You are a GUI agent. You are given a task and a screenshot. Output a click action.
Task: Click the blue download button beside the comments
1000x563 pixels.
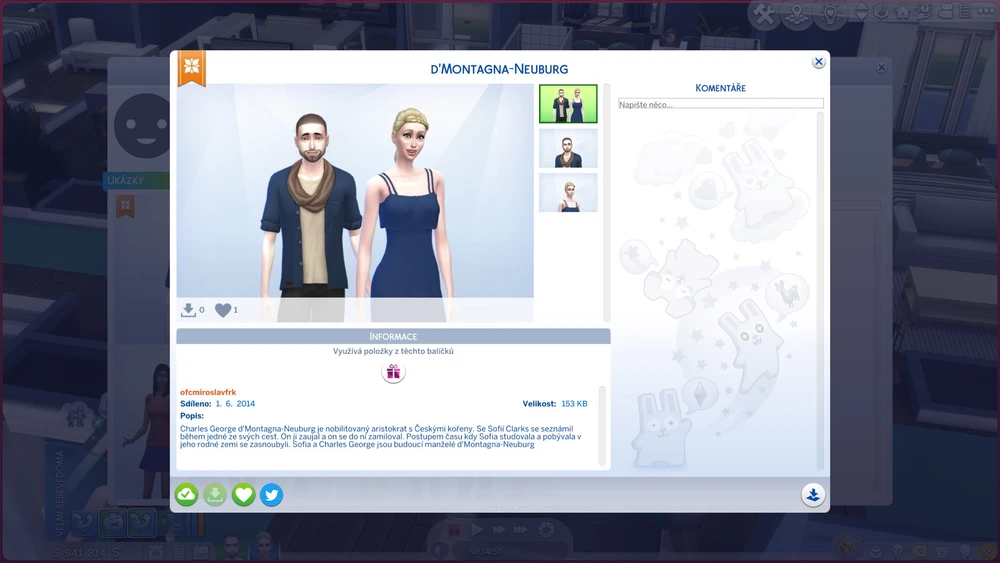coord(812,494)
